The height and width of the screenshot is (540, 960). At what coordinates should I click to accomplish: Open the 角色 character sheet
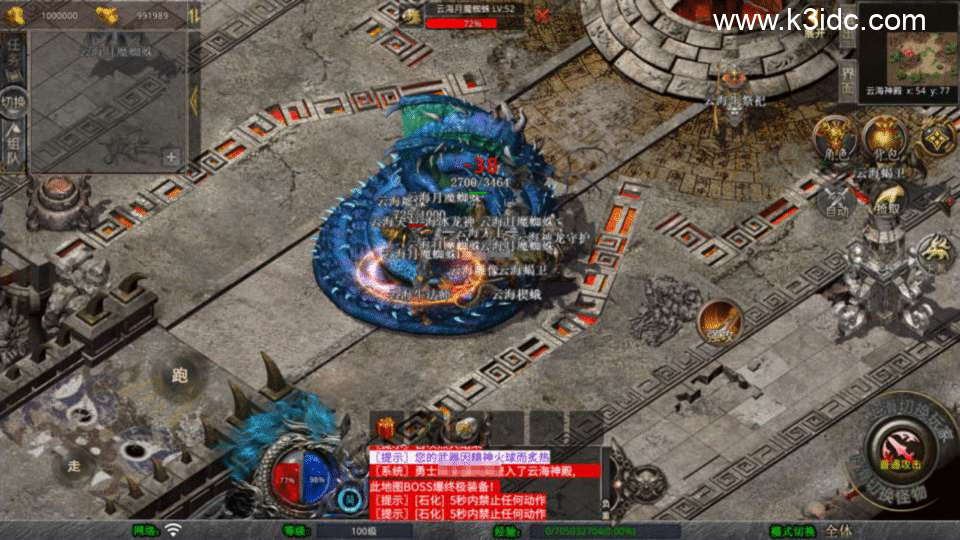[832, 138]
